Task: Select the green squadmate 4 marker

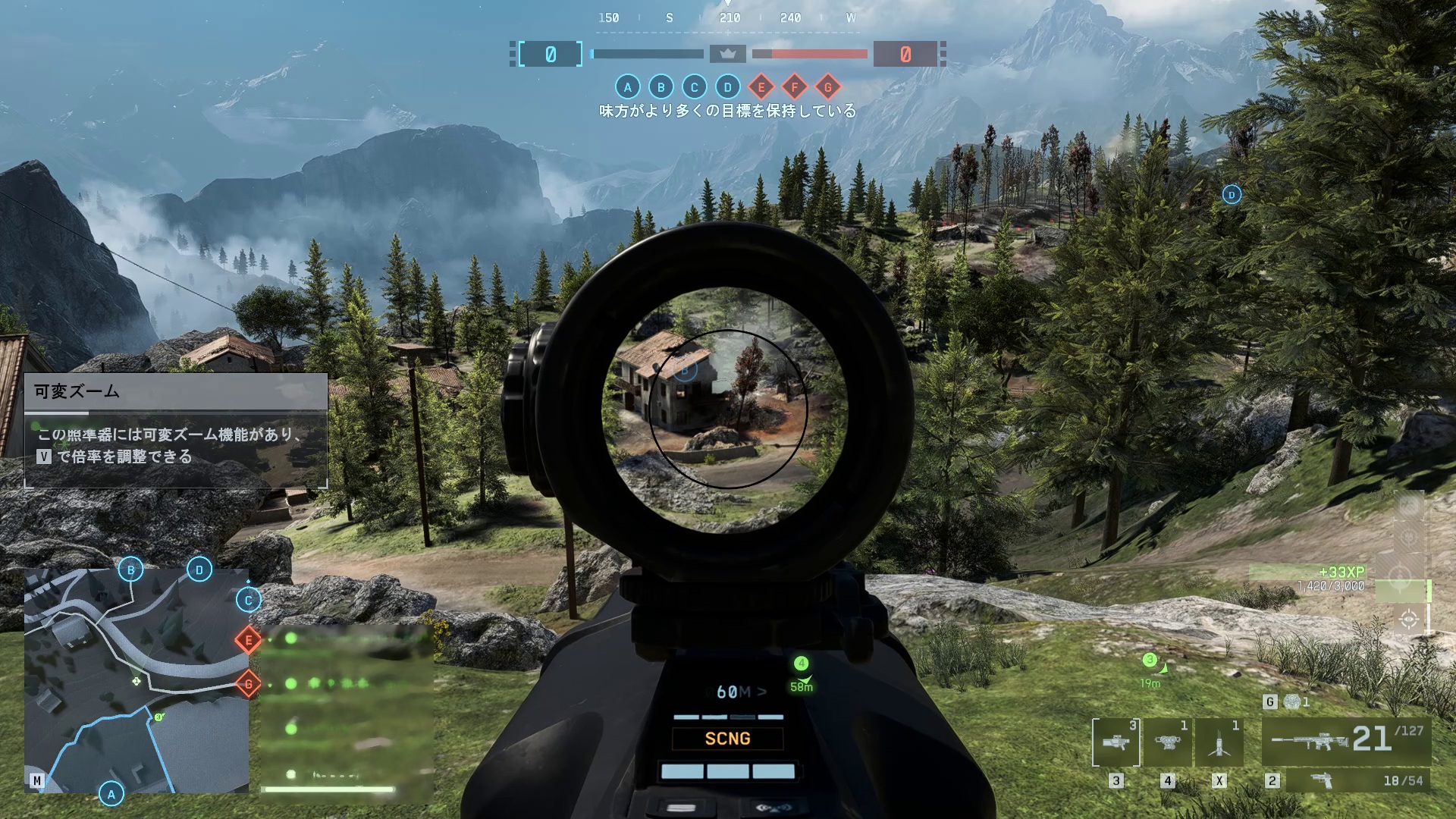Action: click(x=801, y=664)
